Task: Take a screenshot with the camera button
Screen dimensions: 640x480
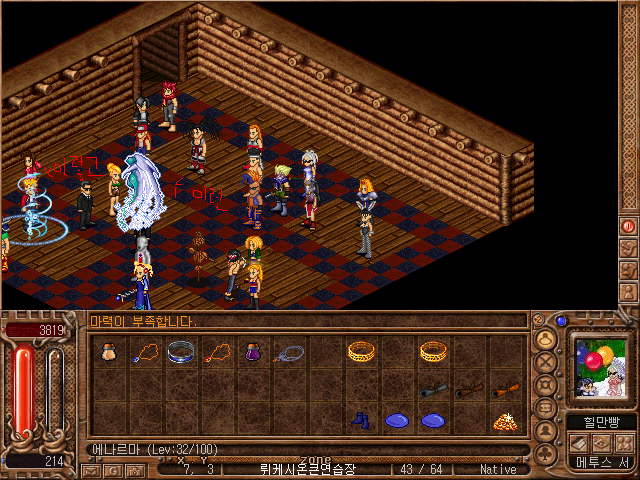Action: click(133, 469)
